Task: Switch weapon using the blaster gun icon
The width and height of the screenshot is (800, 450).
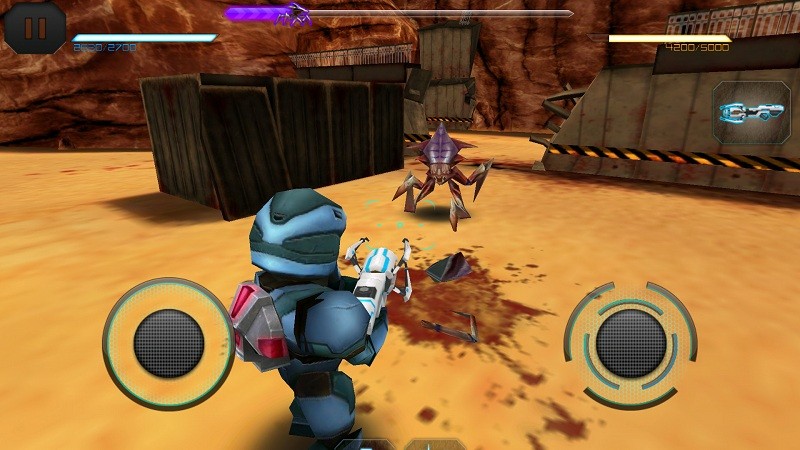Action: [748, 112]
